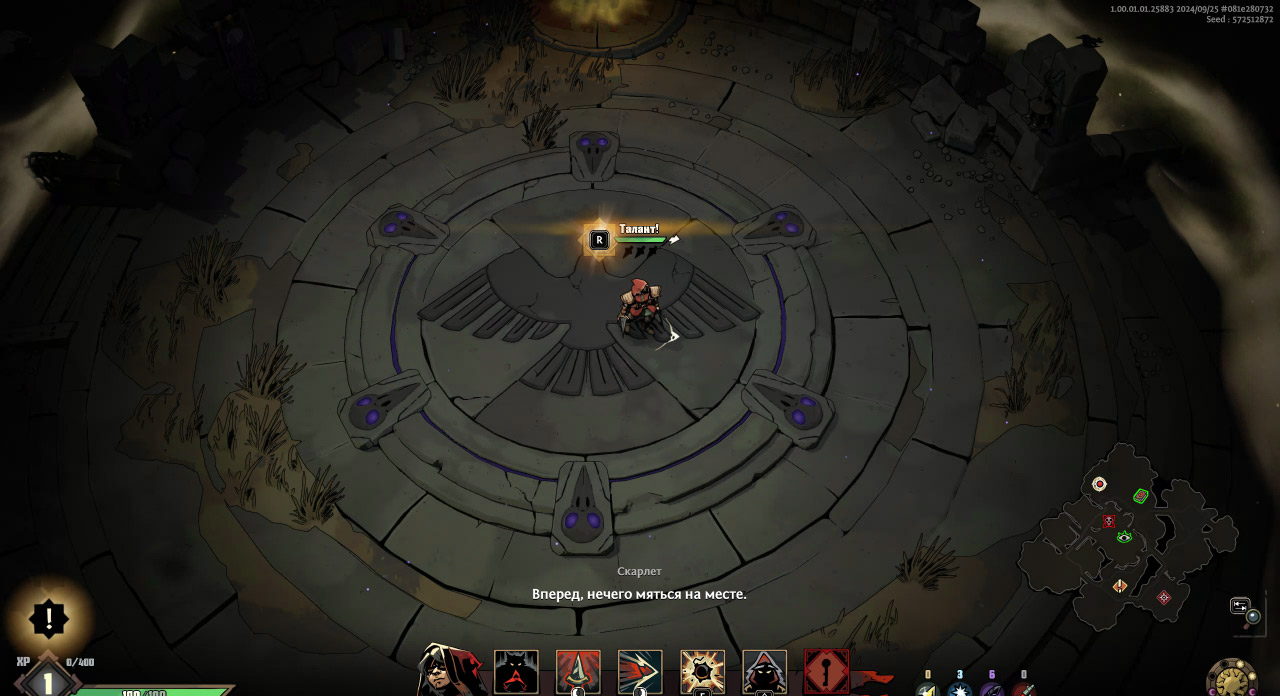Screen dimensions: 1280x696
Task: Select the orange exclamation marker on minimap
Action: (x=1120, y=585)
